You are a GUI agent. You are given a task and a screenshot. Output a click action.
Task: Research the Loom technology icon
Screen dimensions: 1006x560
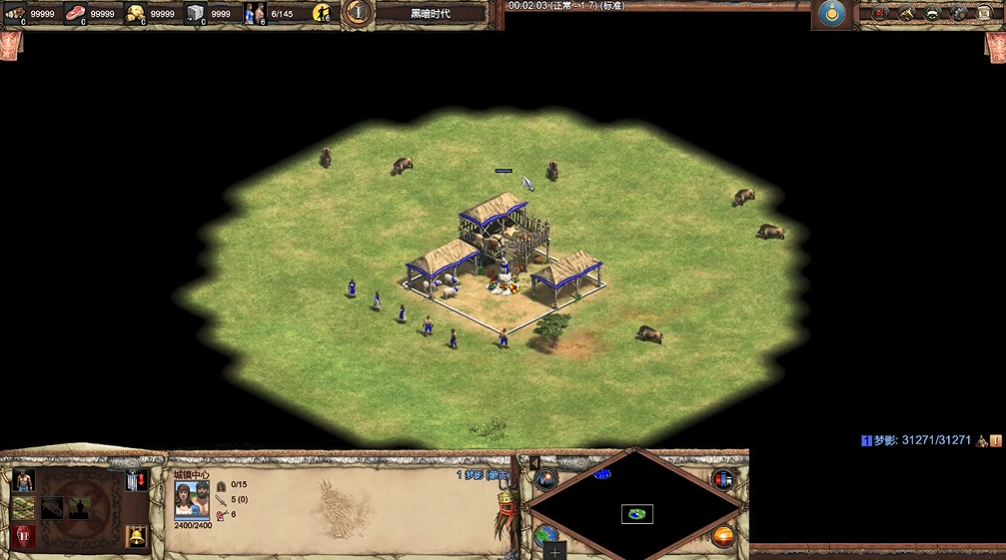23,508
